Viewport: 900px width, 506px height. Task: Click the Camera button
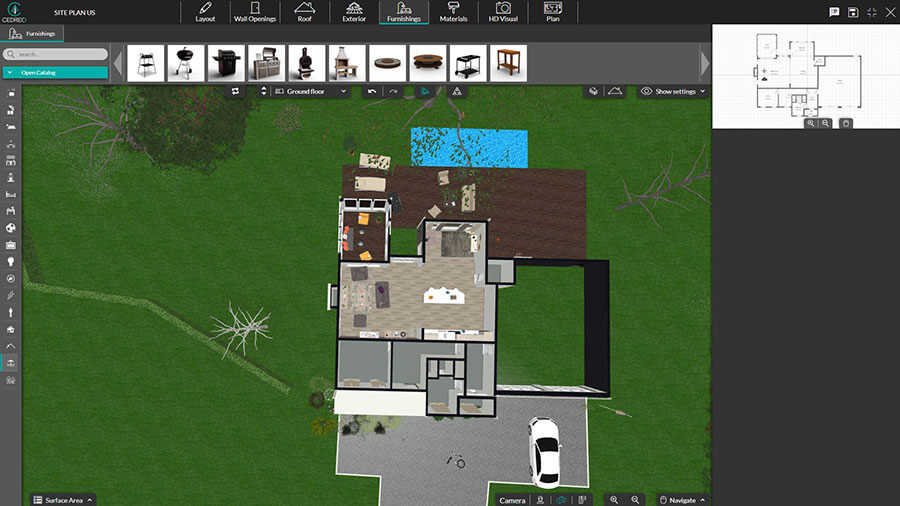coord(512,500)
